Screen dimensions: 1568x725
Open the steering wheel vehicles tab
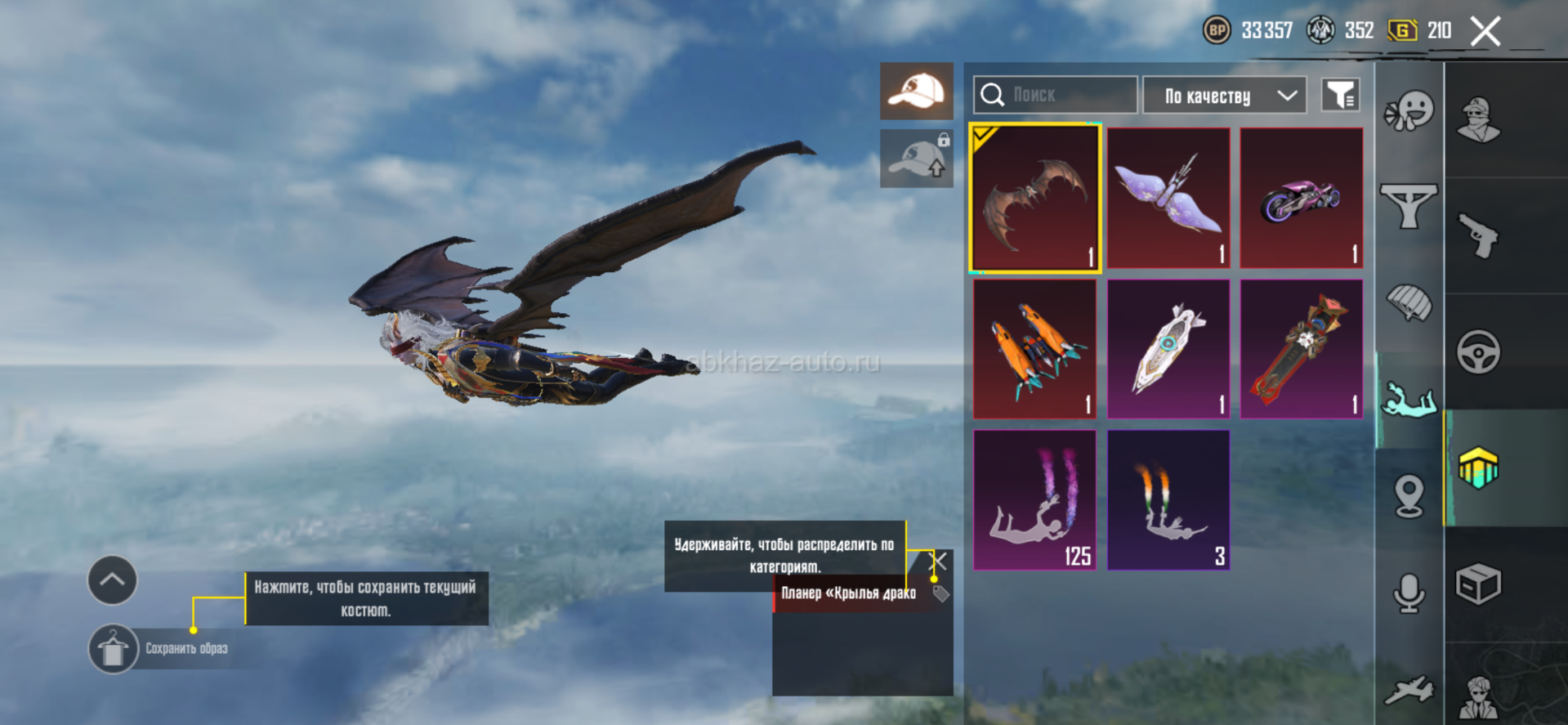[1479, 352]
